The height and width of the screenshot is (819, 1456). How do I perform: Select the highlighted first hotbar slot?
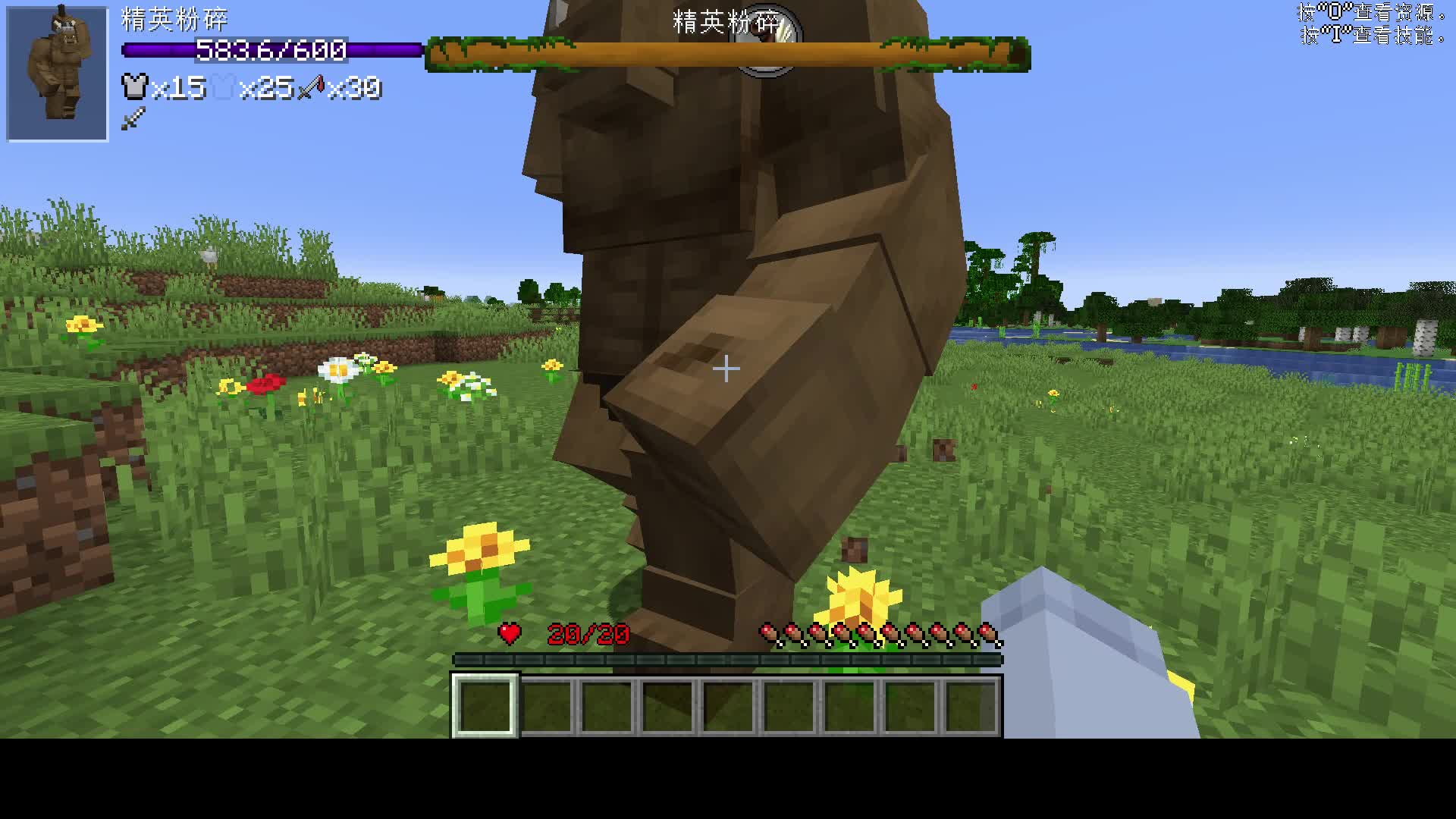485,705
